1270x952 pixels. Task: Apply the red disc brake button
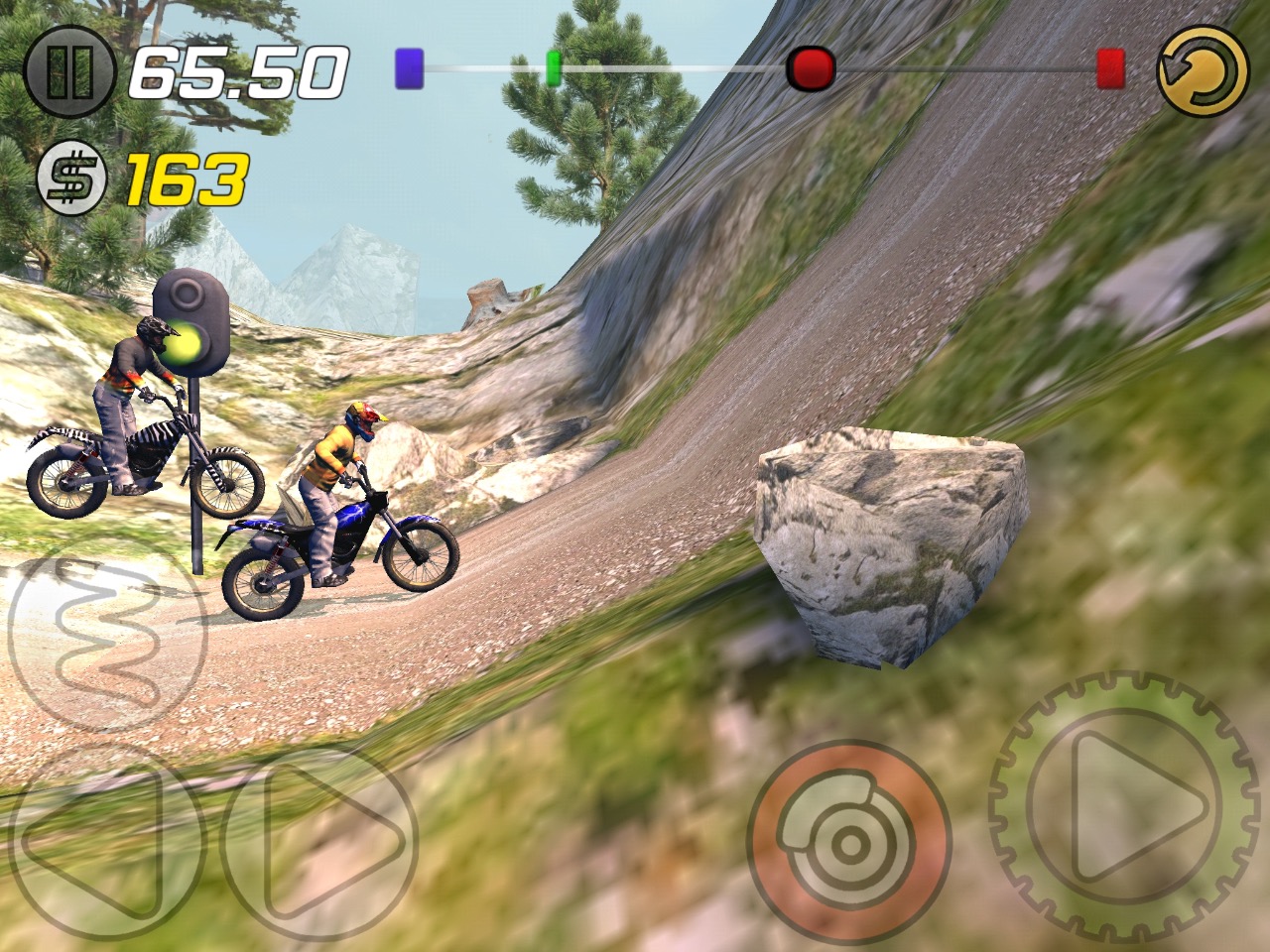click(848, 843)
